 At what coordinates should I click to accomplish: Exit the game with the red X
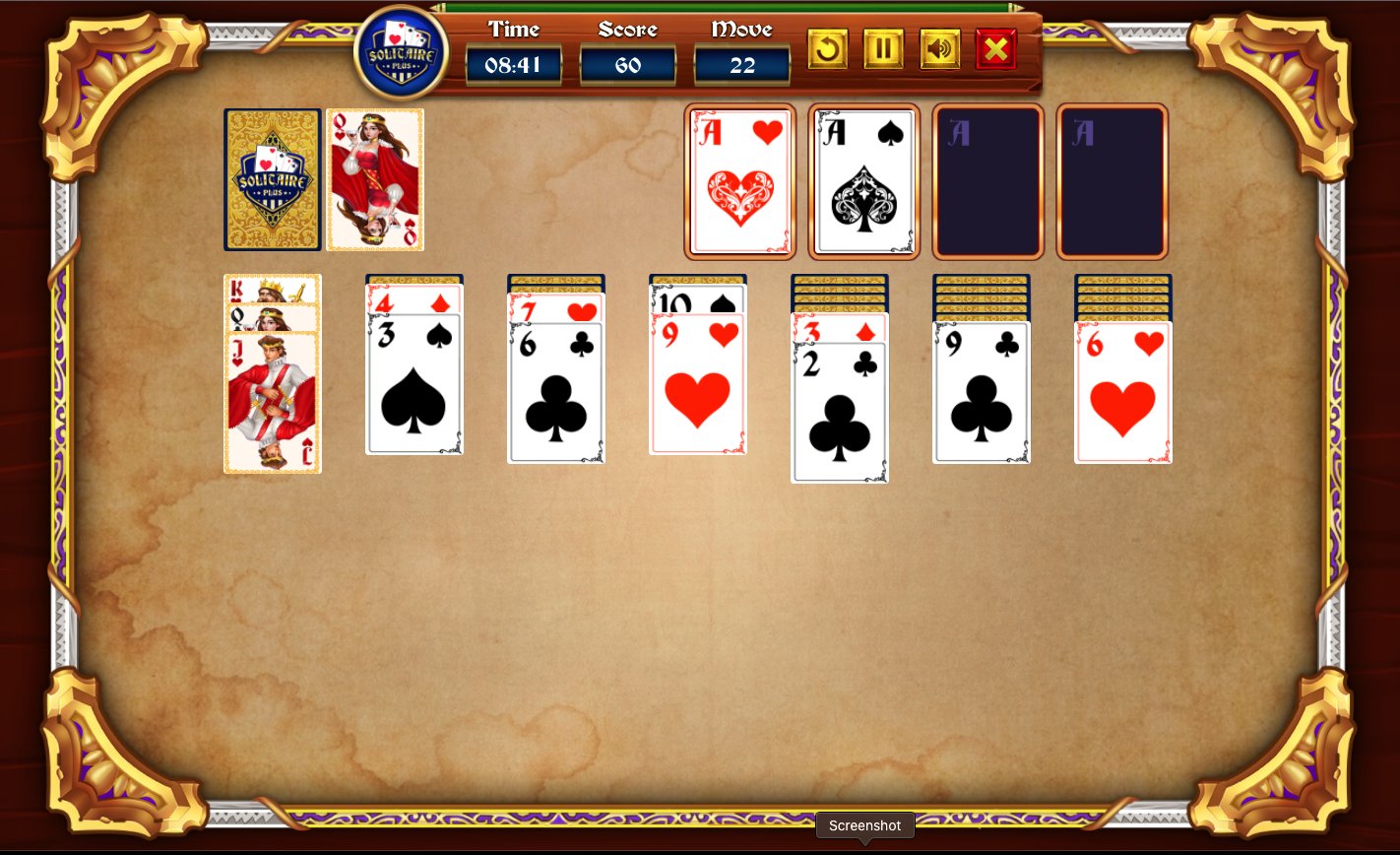click(x=994, y=48)
